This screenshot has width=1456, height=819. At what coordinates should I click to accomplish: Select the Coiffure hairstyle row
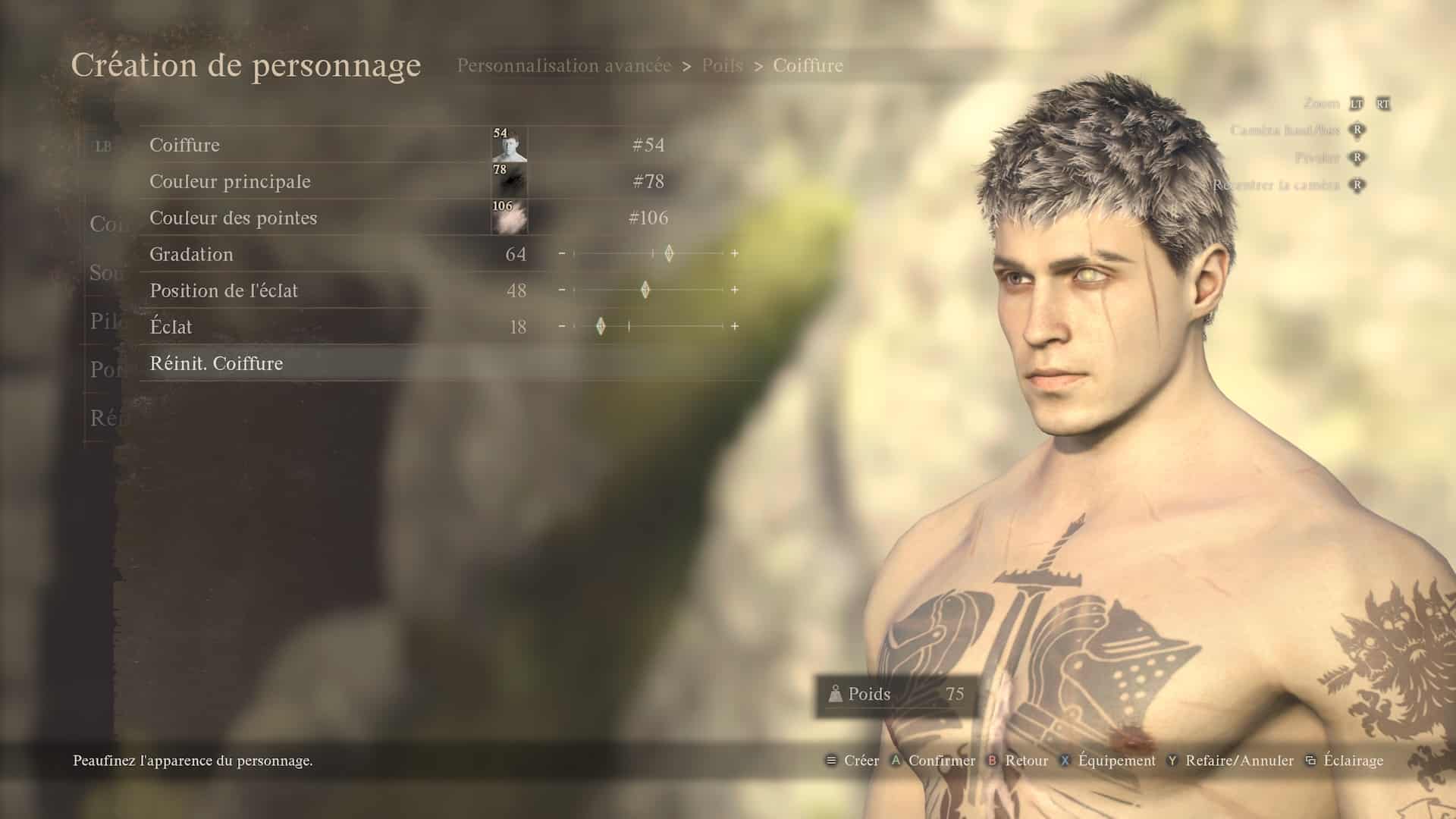pyautogui.click(x=184, y=145)
